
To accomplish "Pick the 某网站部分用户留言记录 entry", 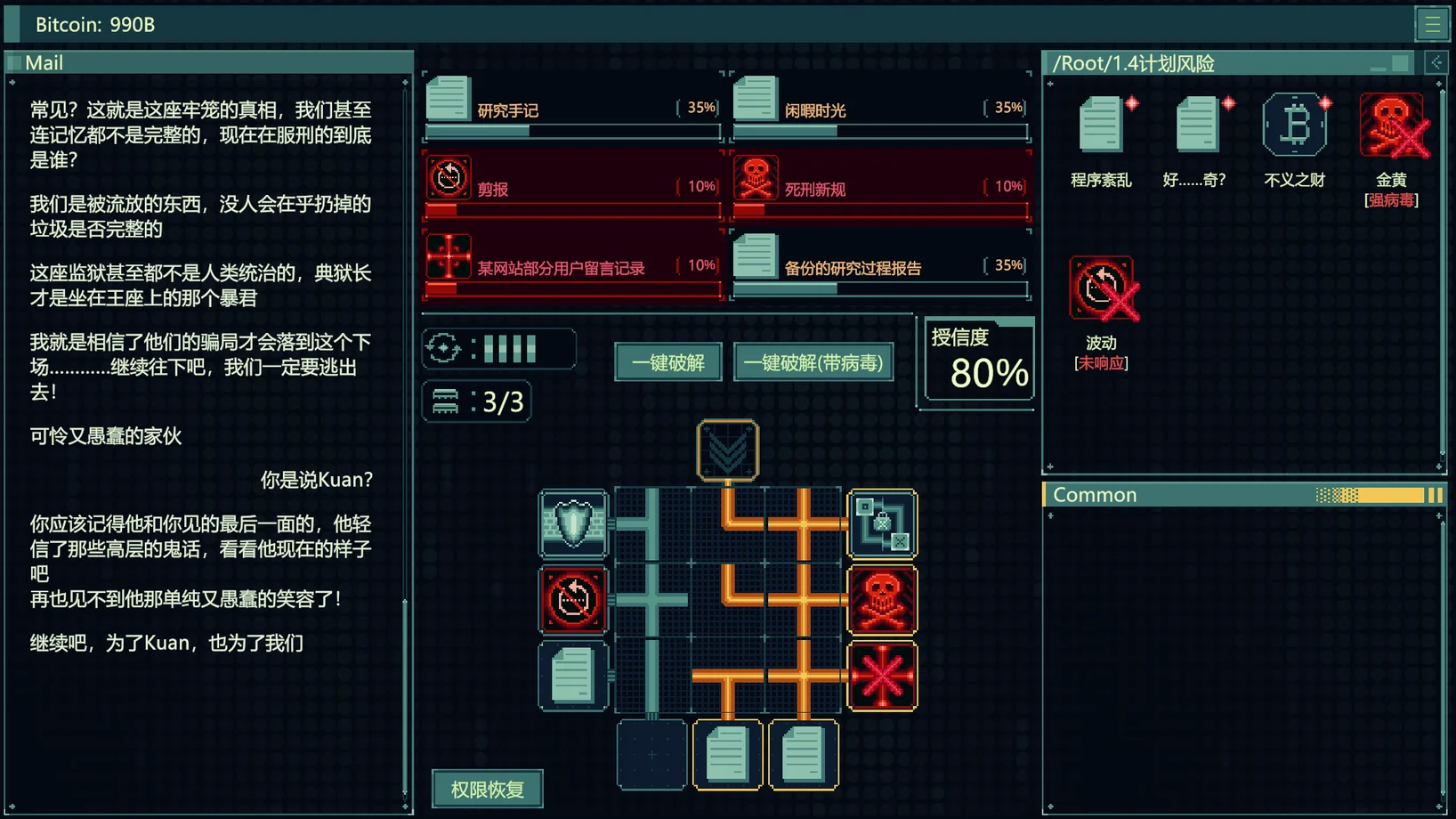I will click(x=572, y=266).
